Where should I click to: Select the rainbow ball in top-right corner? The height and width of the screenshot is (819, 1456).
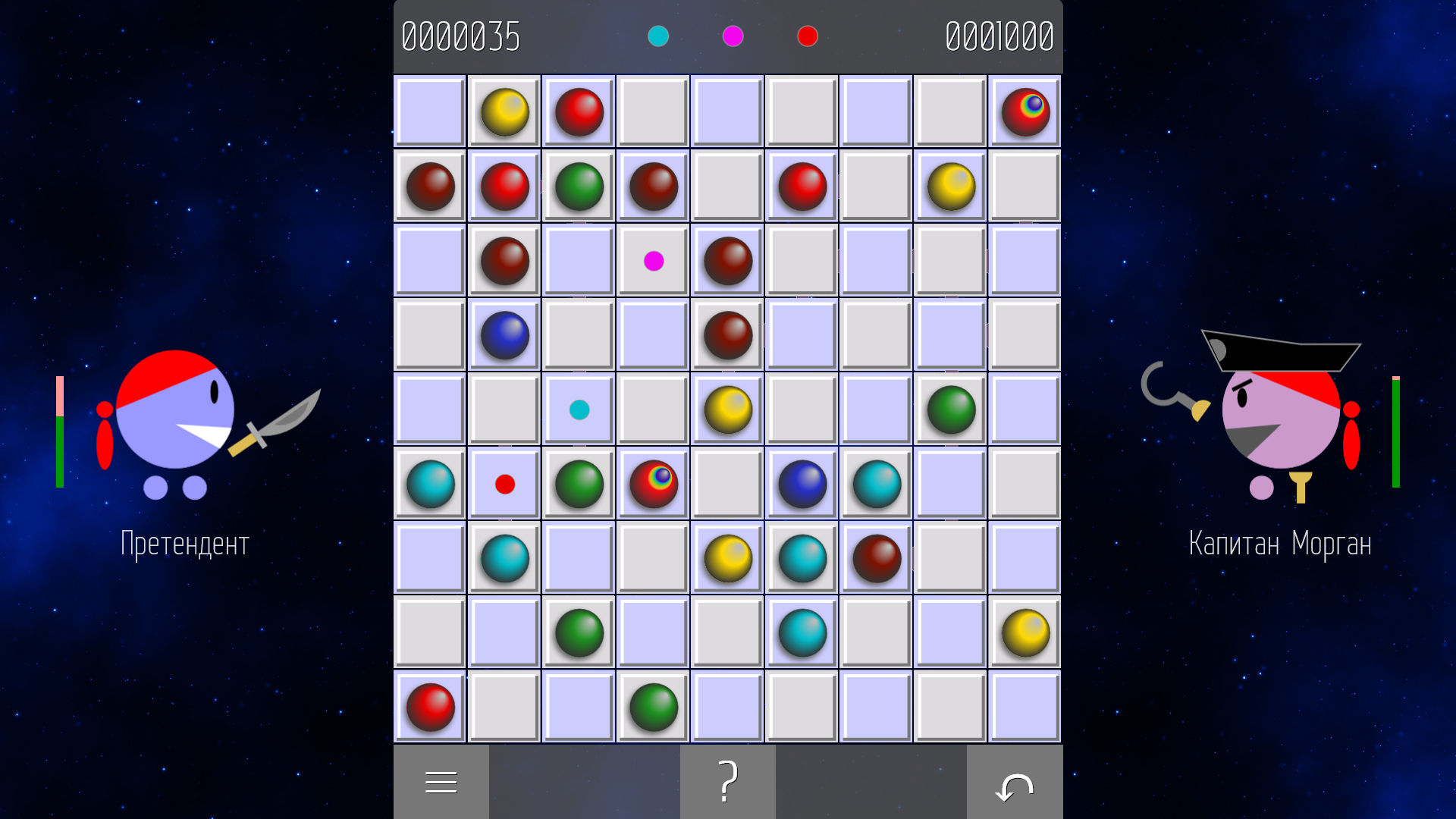click(x=1024, y=112)
